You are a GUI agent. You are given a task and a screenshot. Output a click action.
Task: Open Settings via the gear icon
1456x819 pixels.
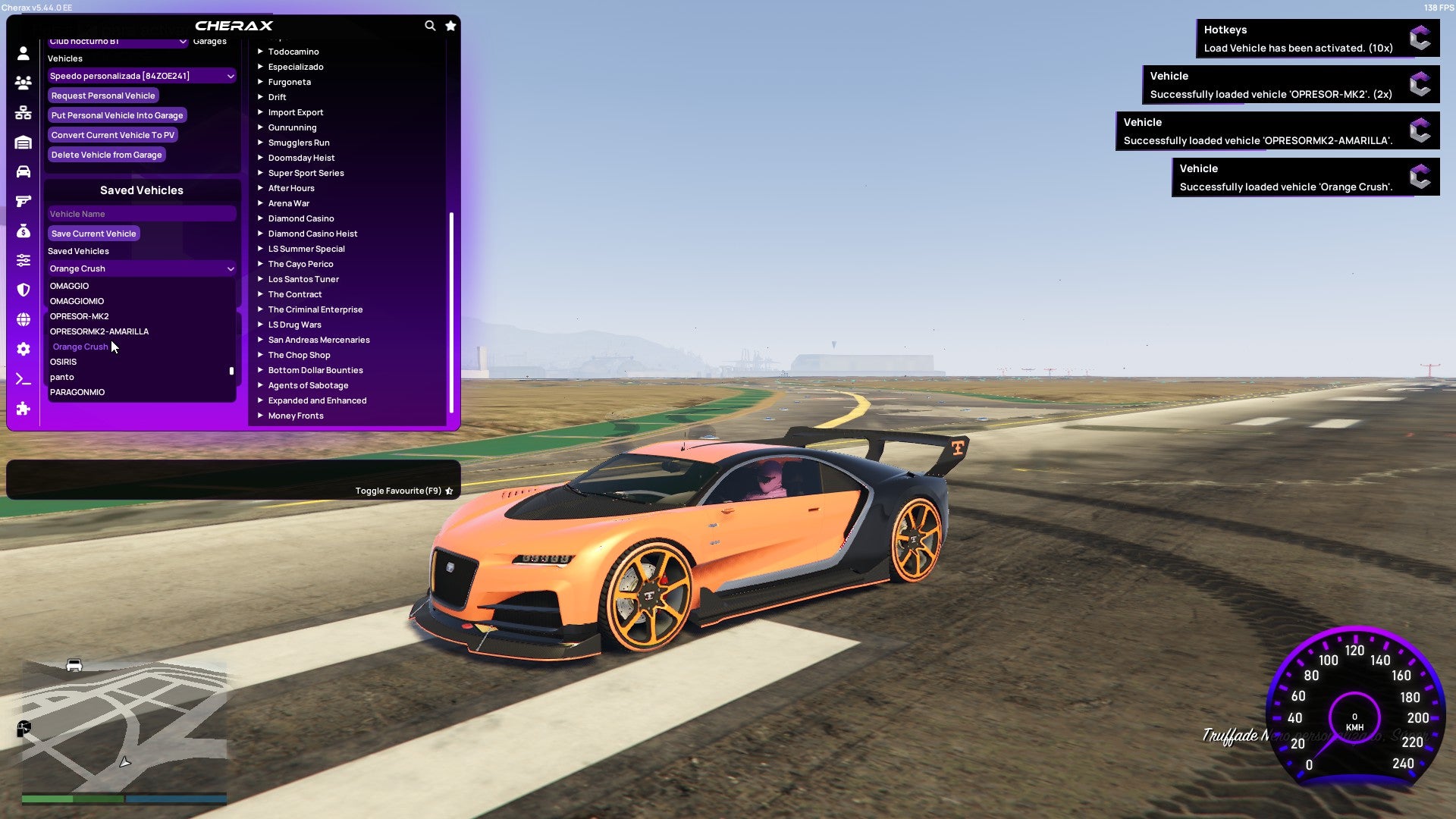23,349
